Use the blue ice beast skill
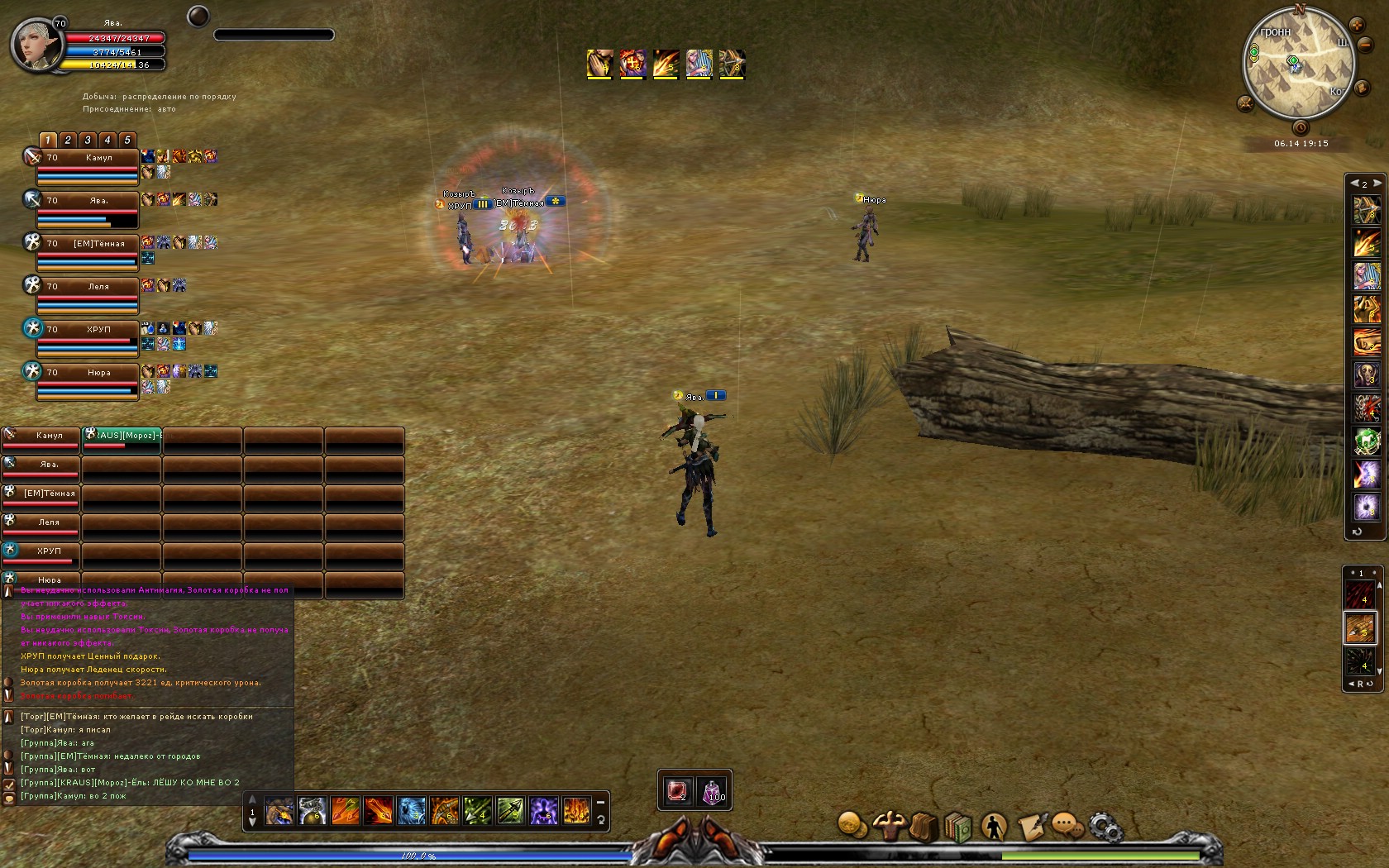The width and height of the screenshot is (1389, 868). (411, 811)
